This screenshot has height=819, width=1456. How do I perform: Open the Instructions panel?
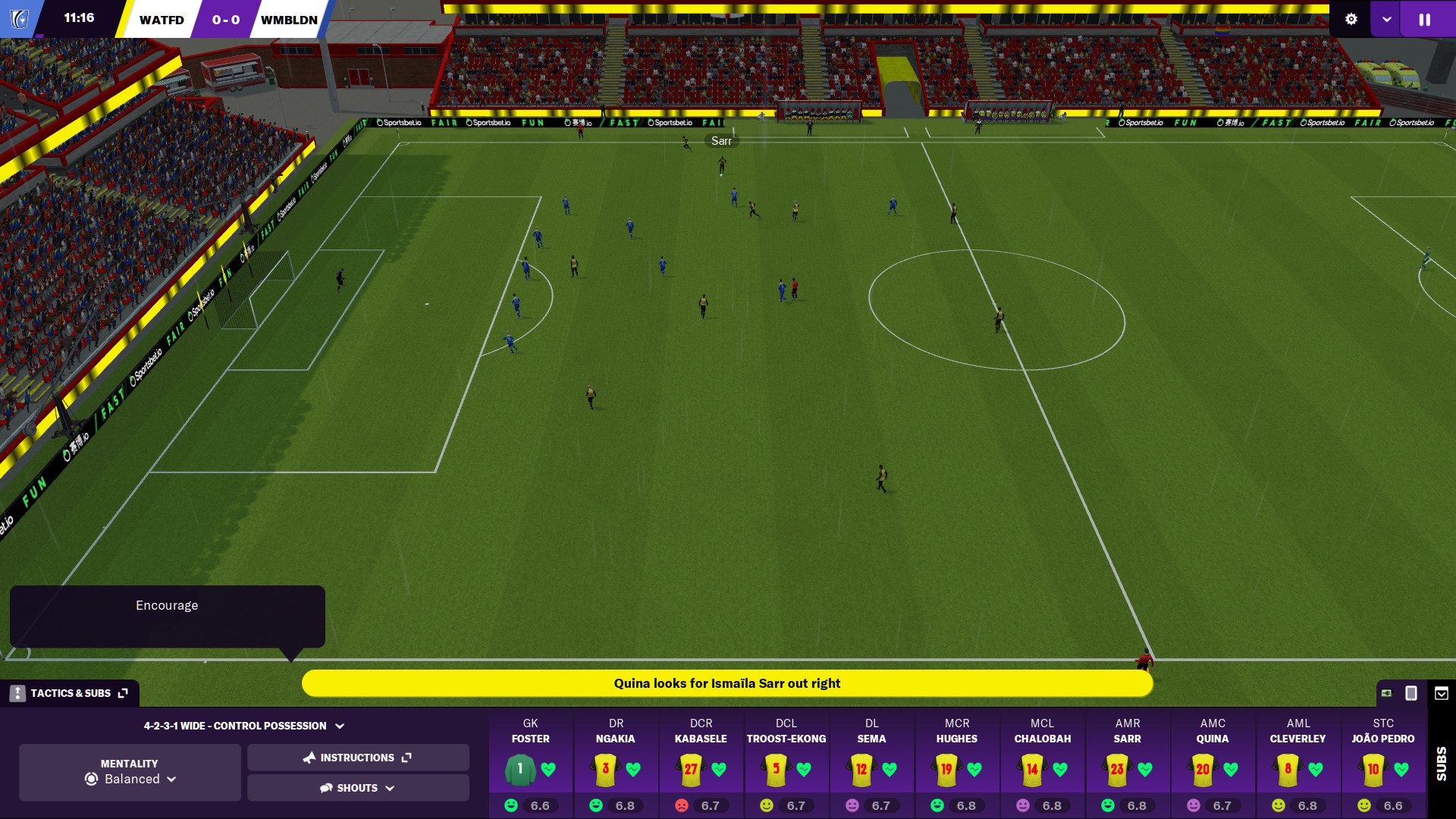(x=357, y=757)
